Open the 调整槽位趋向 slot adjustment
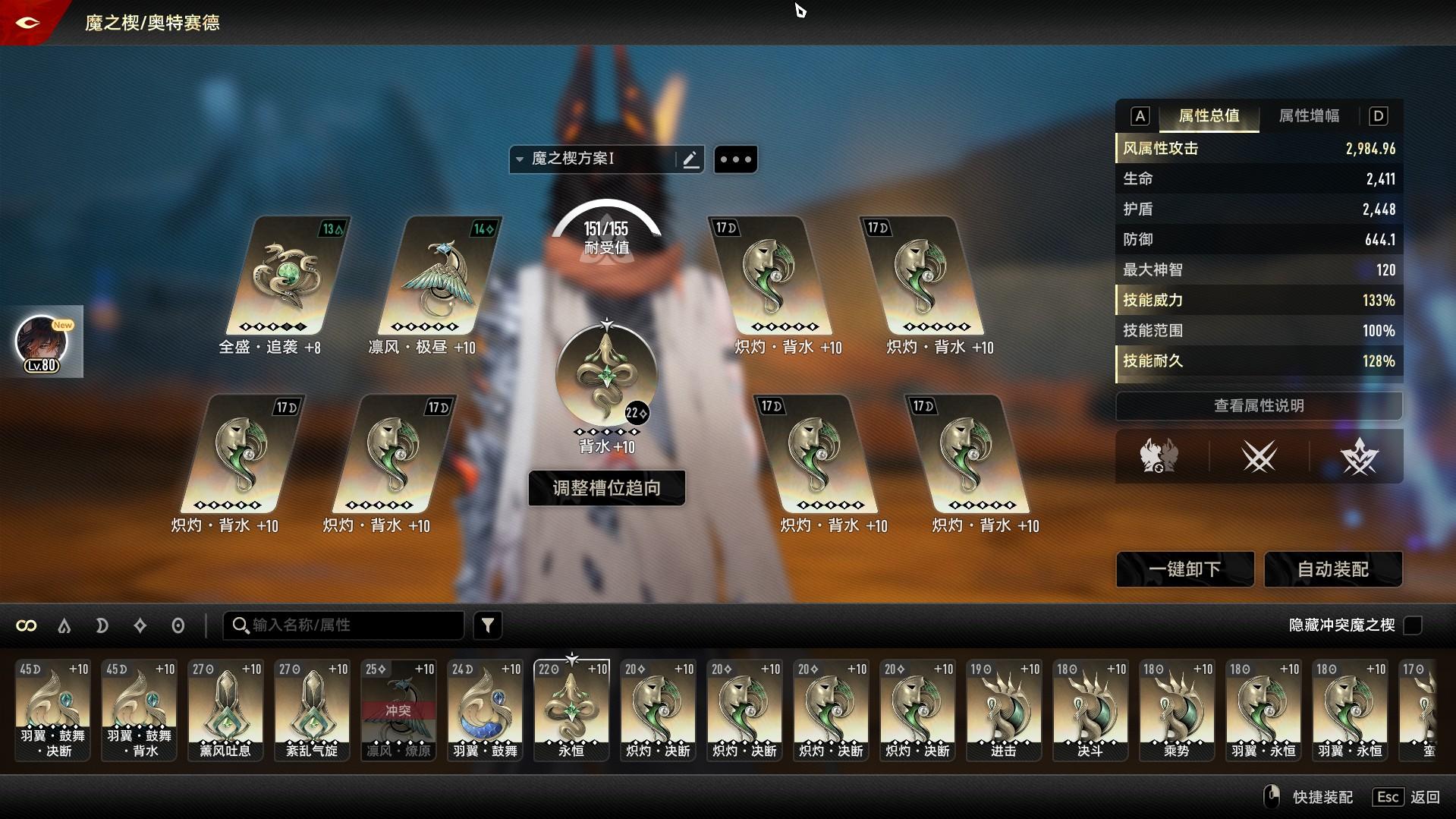Viewport: 1456px width, 819px height. click(606, 488)
